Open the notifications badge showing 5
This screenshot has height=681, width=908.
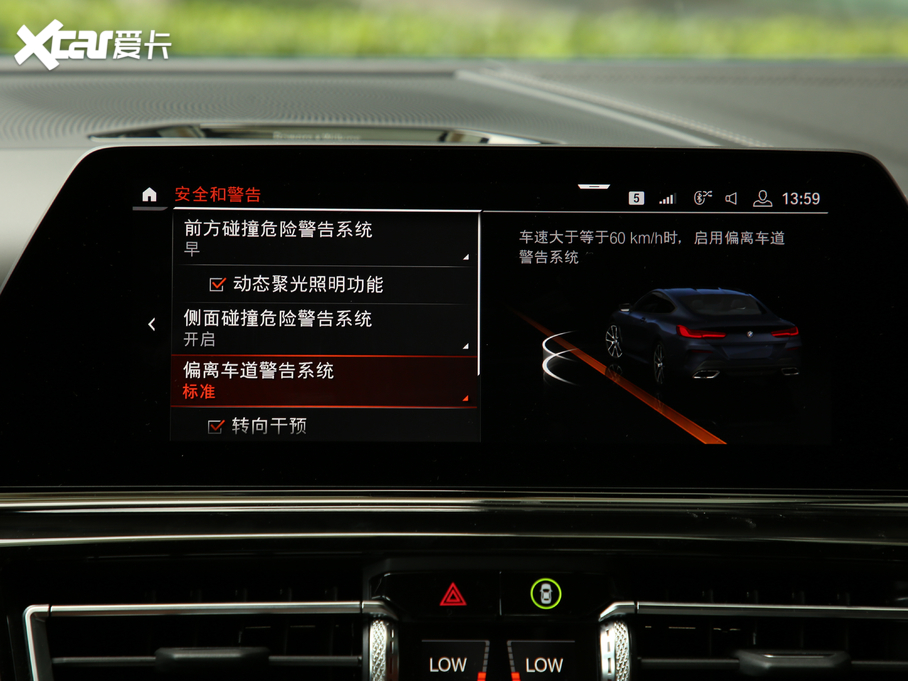[x=636, y=198]
